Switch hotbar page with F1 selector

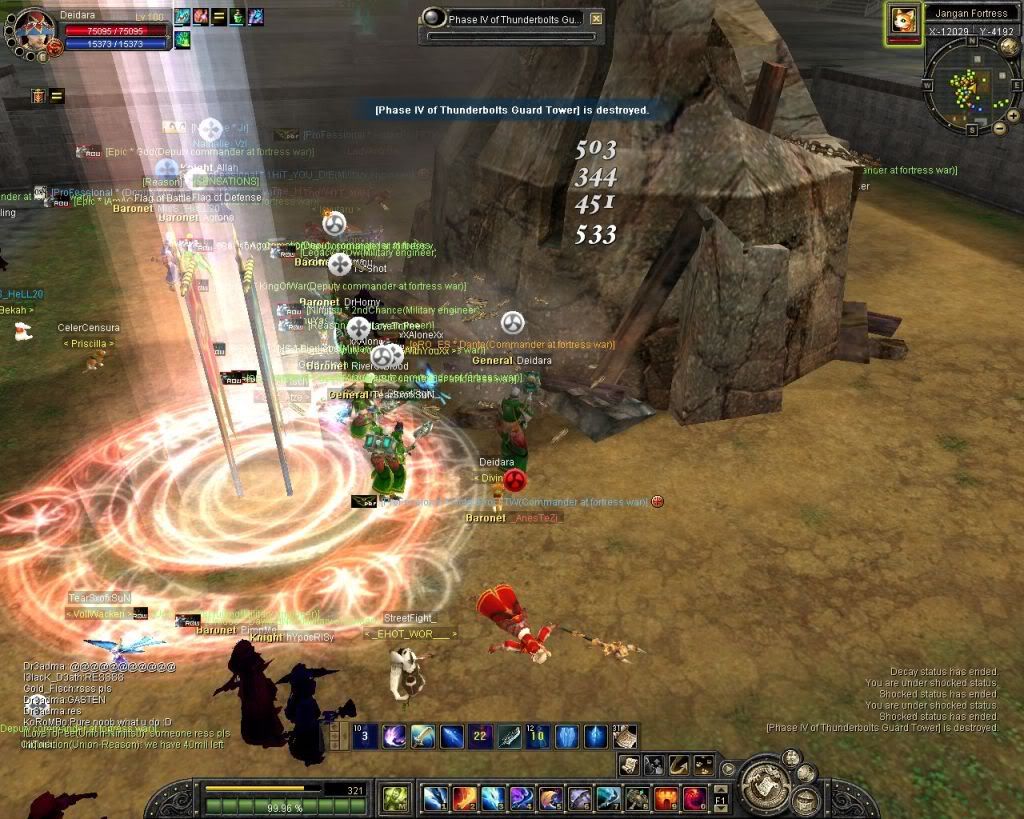pos(718,800)
